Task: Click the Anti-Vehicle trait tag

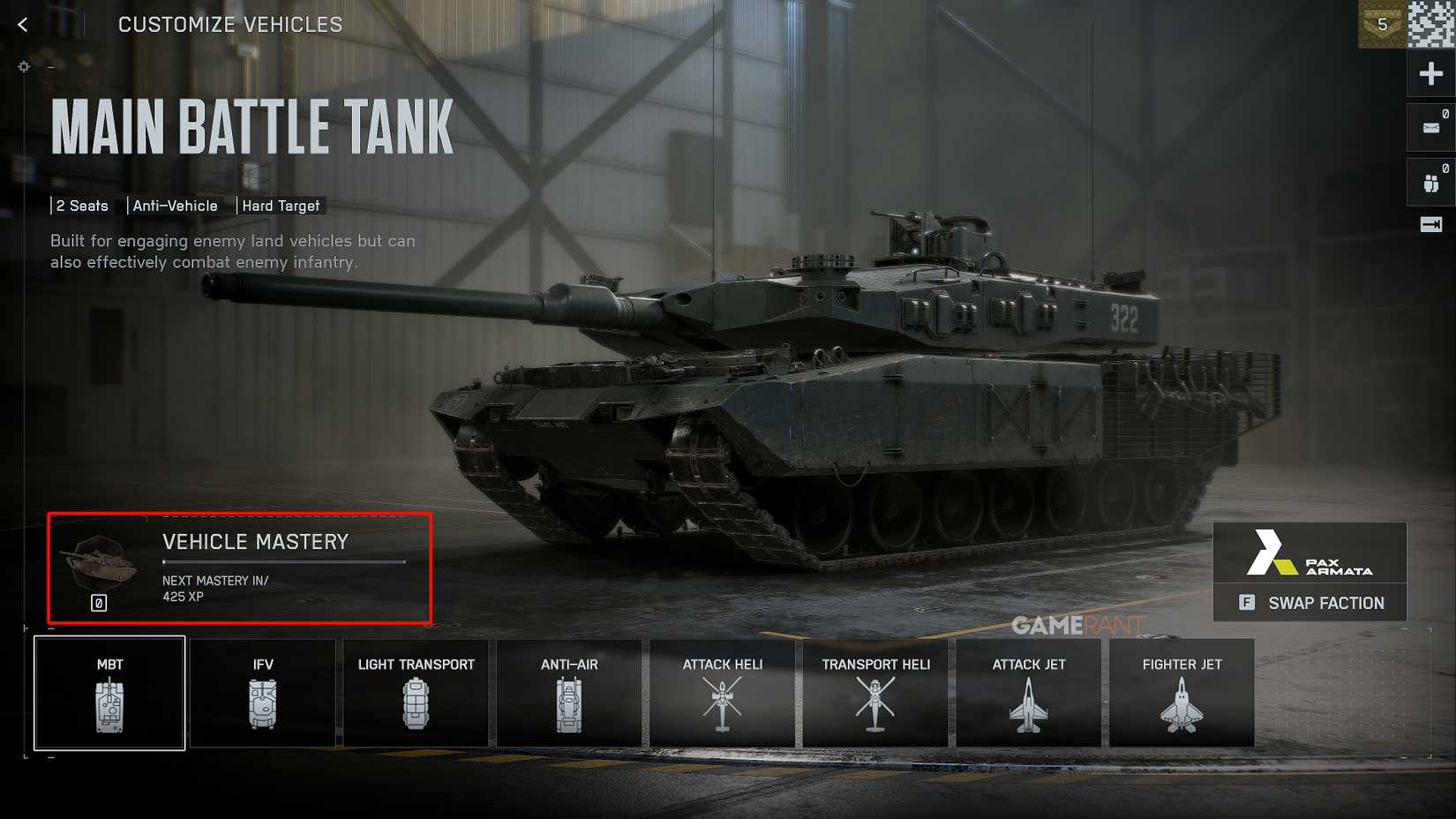Action: point(176,206)
